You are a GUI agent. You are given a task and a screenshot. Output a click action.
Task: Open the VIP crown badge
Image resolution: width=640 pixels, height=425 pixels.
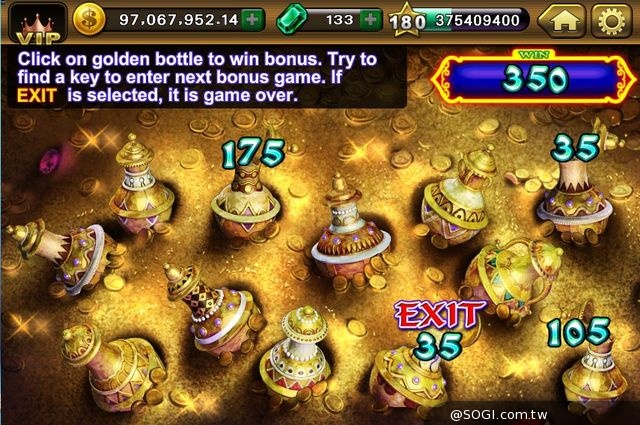click(x=33, y=20)
